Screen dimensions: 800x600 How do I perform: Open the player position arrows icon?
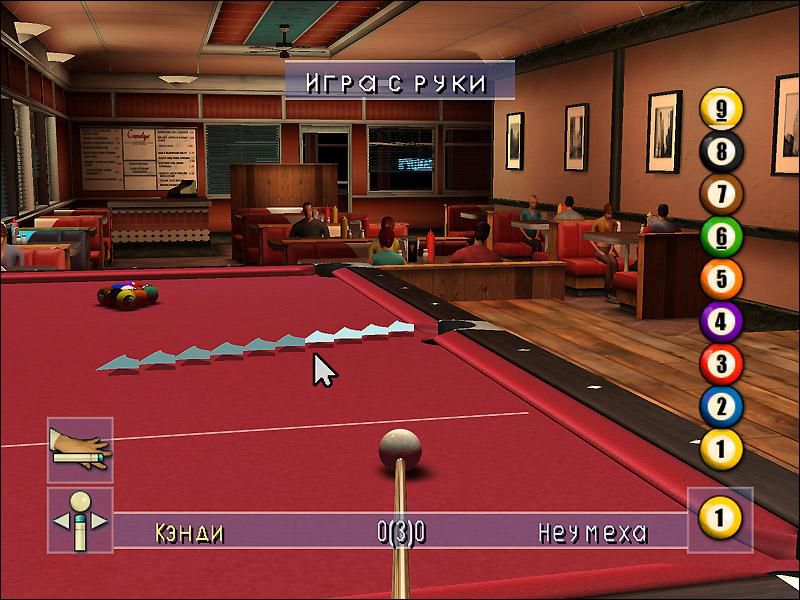[80, 519]
